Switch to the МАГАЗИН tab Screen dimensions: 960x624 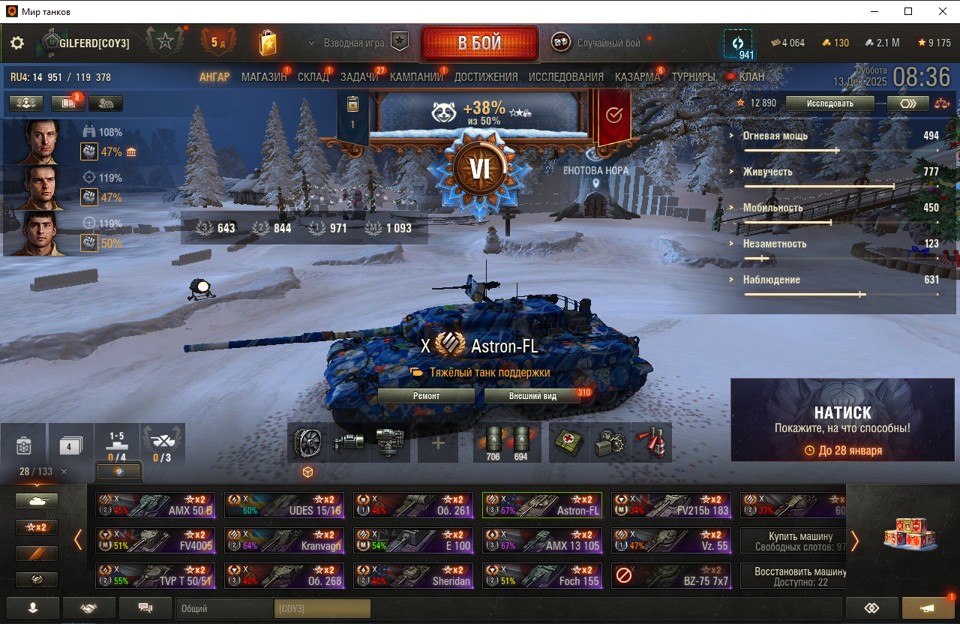[263, 77]
